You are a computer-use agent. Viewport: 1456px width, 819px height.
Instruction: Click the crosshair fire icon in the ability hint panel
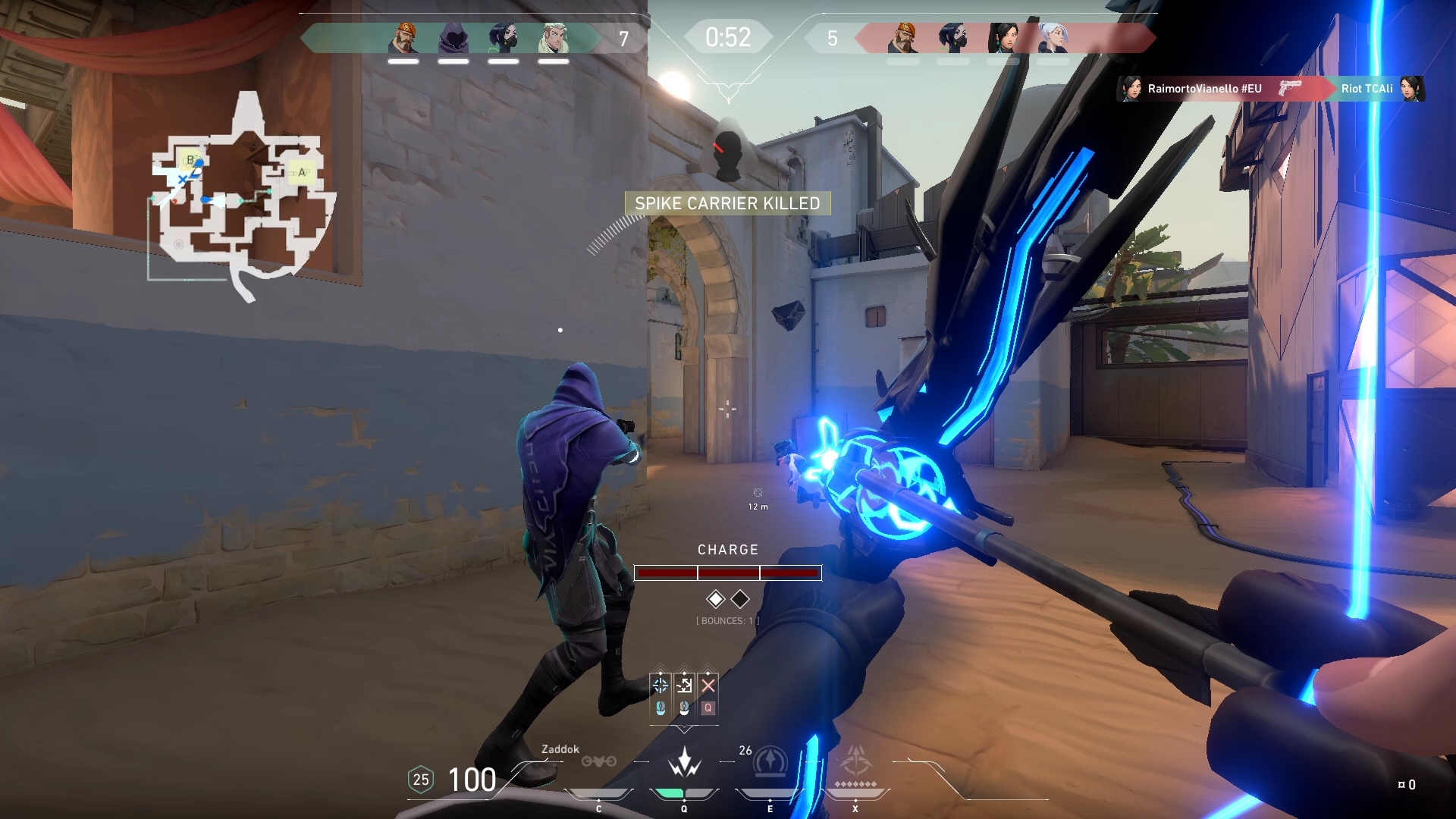pyautogui.click(x=661, y=685)
